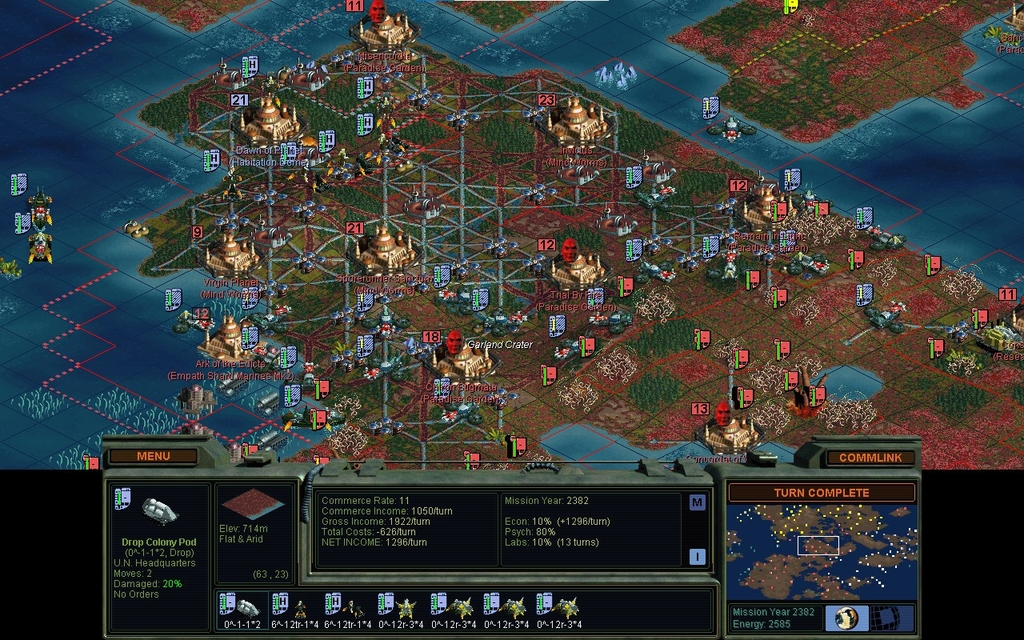Open the COMMLINK panel
Image resolution: width=1024 pixels, height=640 pixels.
[864, 458]
